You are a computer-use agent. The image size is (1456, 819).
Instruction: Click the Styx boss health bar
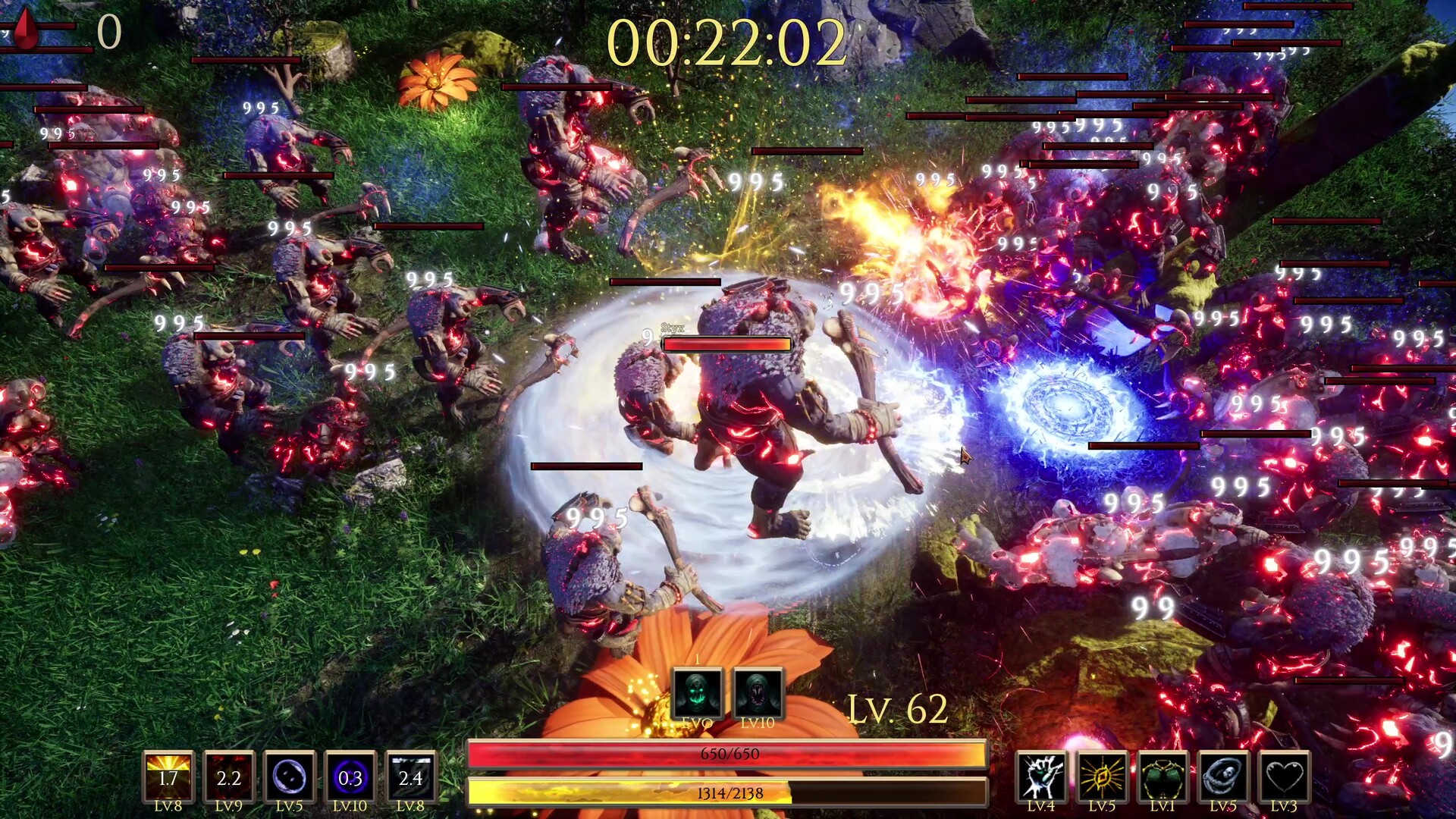(726, 345)
